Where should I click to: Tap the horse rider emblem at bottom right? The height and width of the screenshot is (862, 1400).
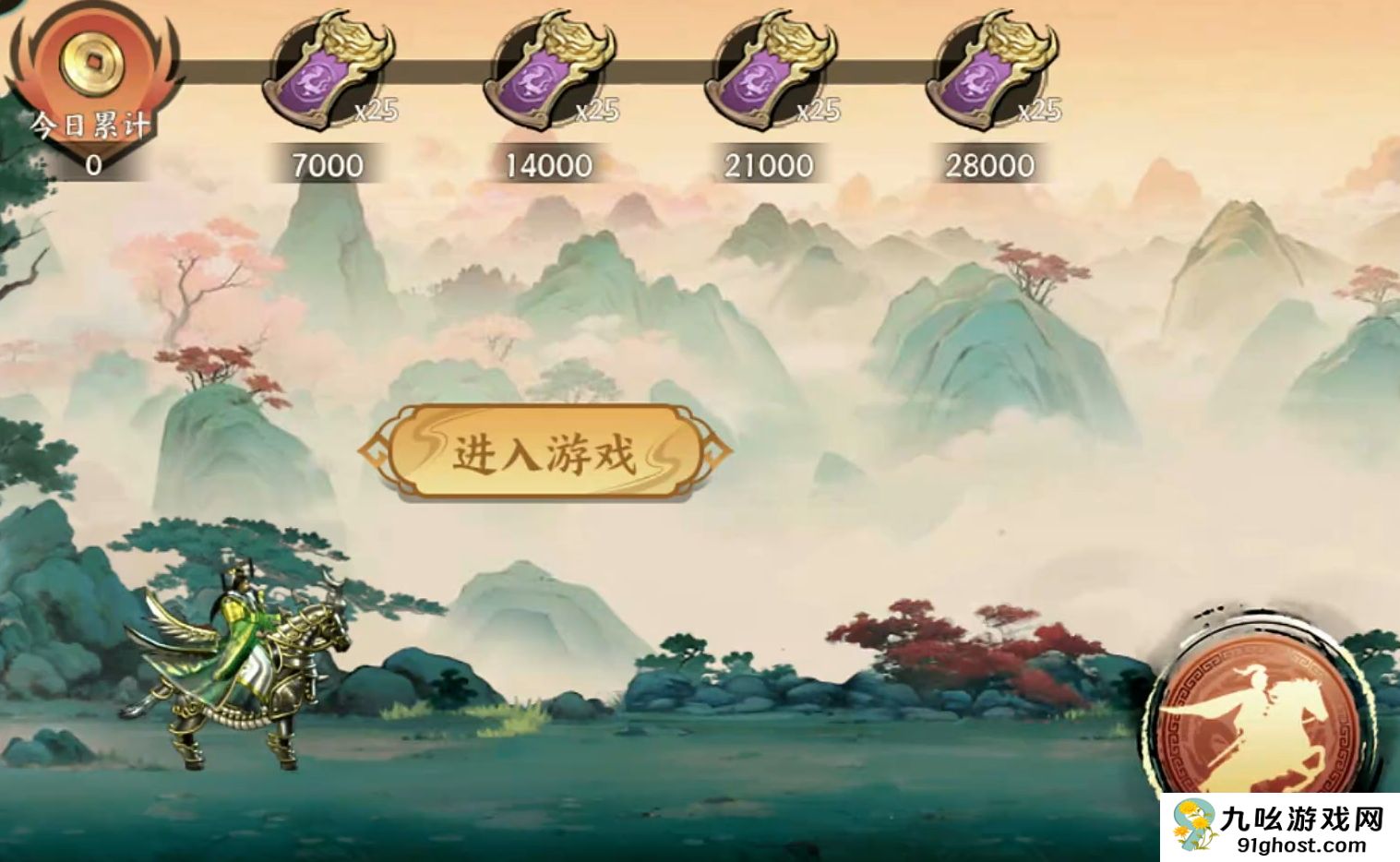click(x=1258, y=715)
